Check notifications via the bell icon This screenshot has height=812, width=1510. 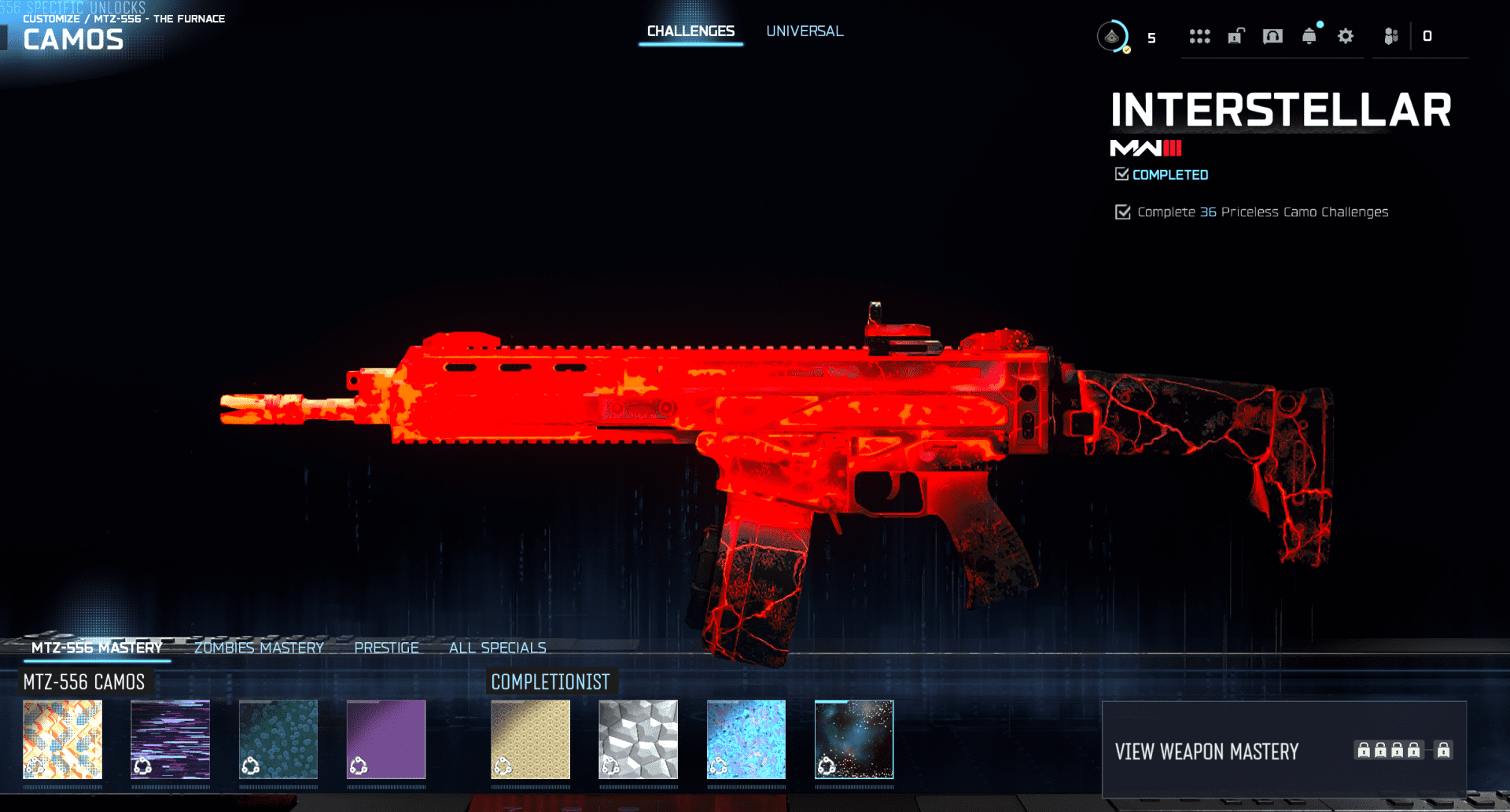(x=1309, y=36)
